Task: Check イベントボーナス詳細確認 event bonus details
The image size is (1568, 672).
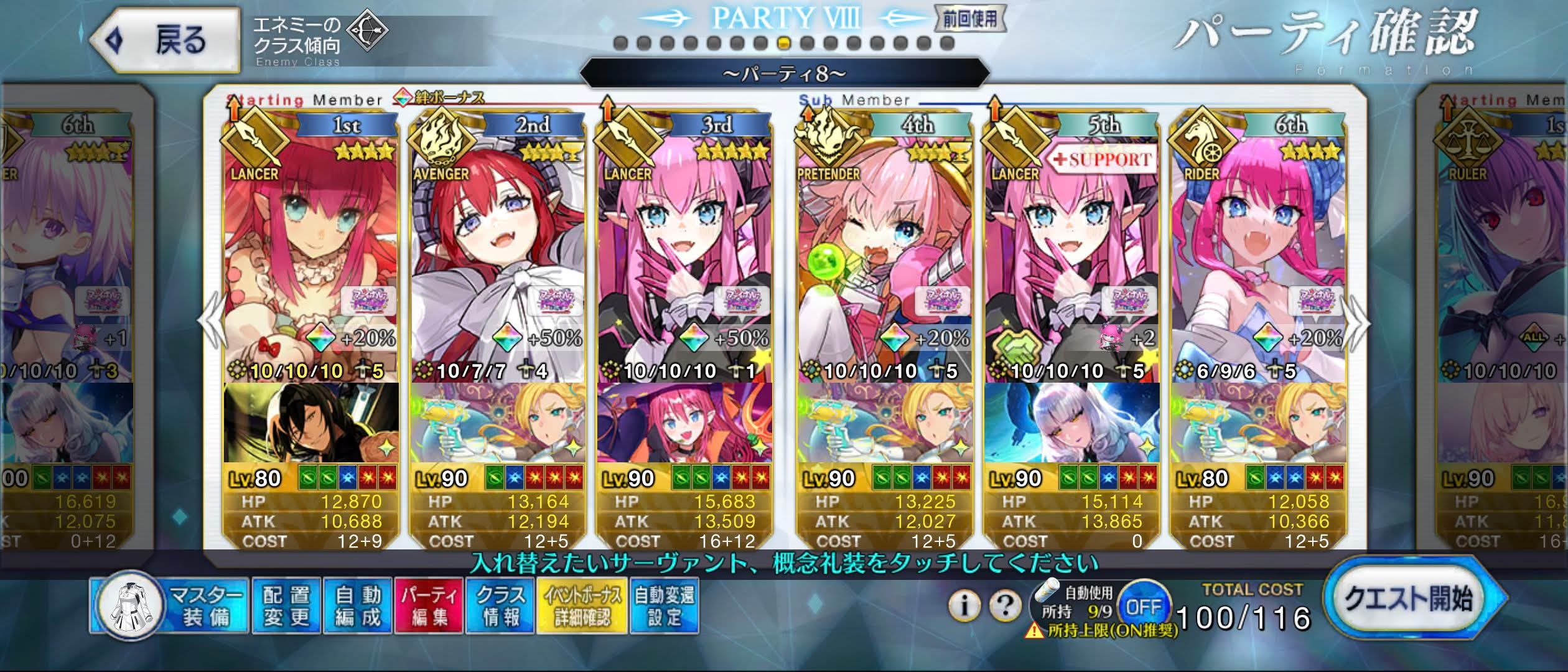Action: [582, 605]
